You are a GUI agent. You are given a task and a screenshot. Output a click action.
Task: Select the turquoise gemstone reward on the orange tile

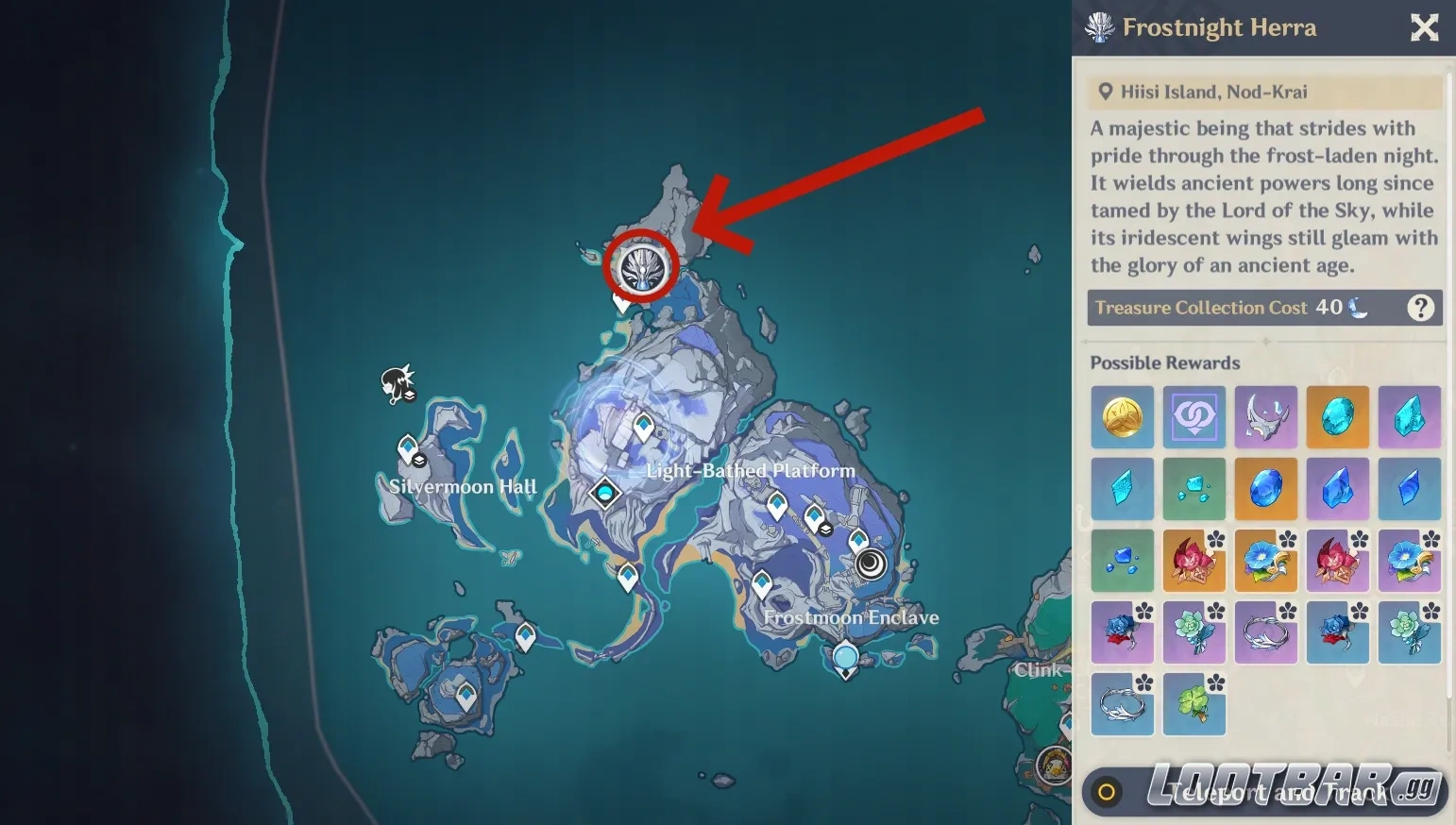pos(1338,416)
